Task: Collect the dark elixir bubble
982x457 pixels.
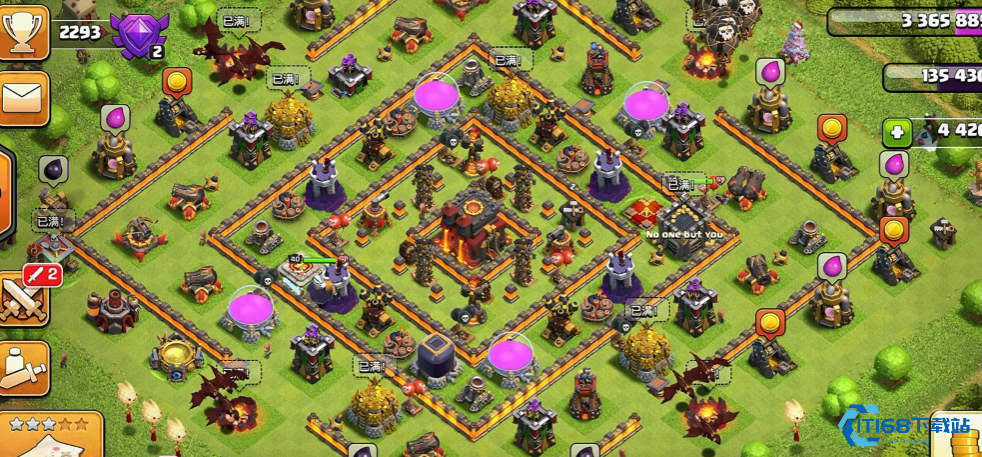Action: 53,167
